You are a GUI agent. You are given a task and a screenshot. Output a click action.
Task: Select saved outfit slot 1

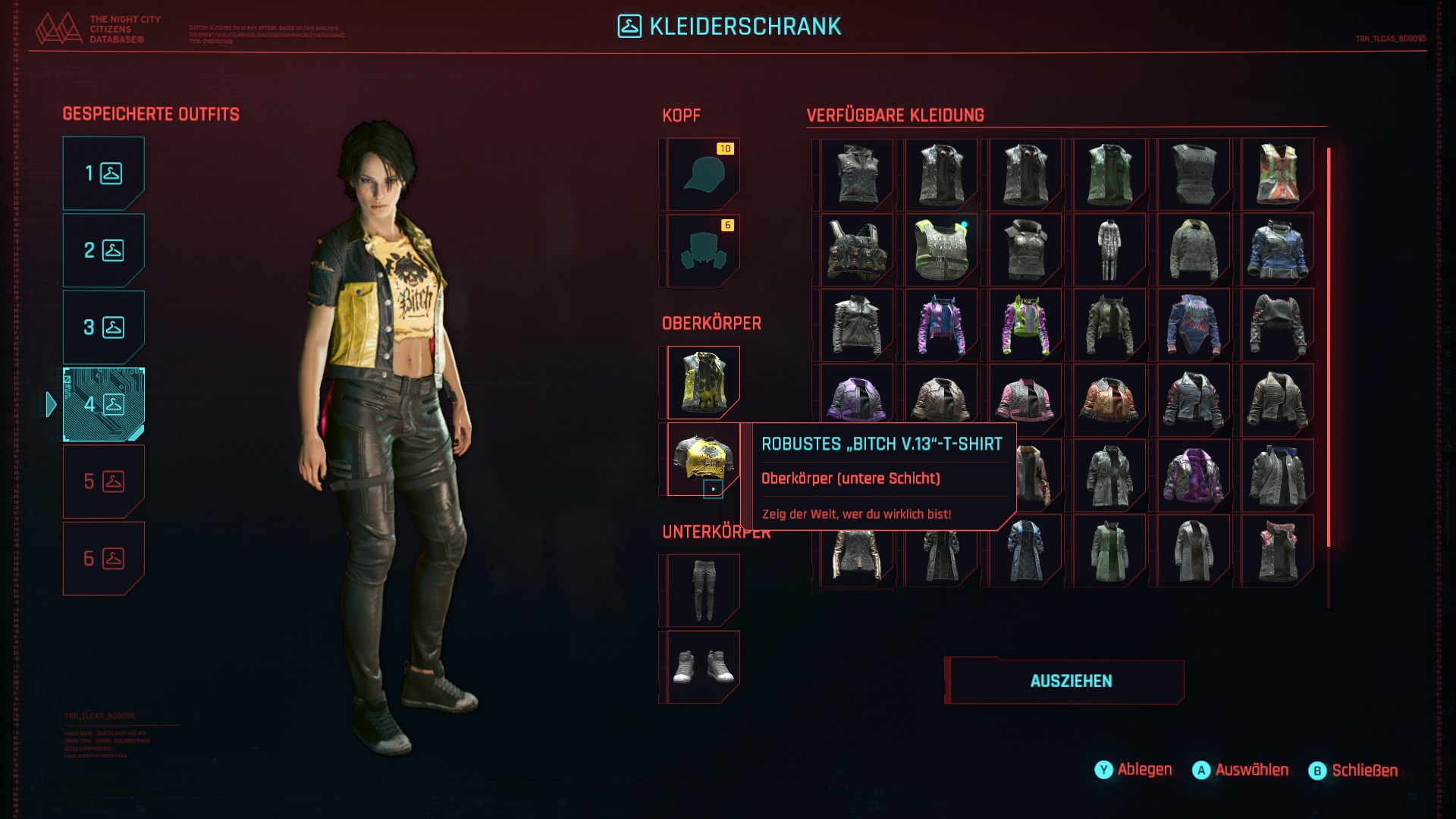tap(103, 174)
